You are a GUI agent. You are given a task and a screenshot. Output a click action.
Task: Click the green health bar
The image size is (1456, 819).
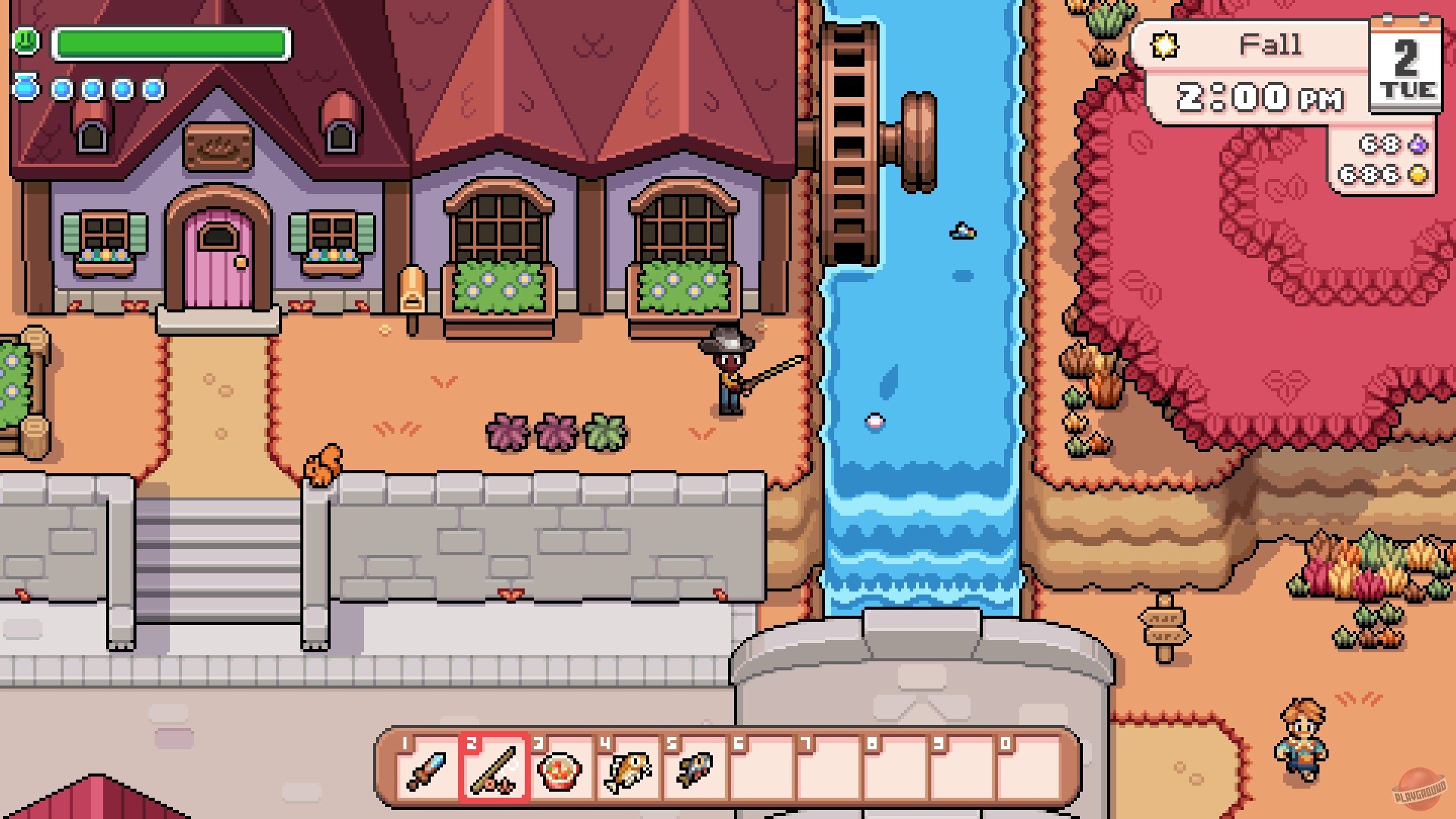[171, 43]
